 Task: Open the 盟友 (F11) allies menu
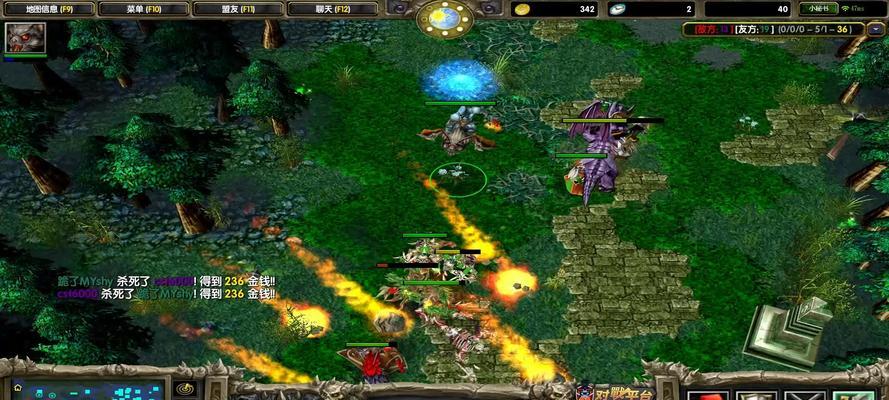point(240,9)
